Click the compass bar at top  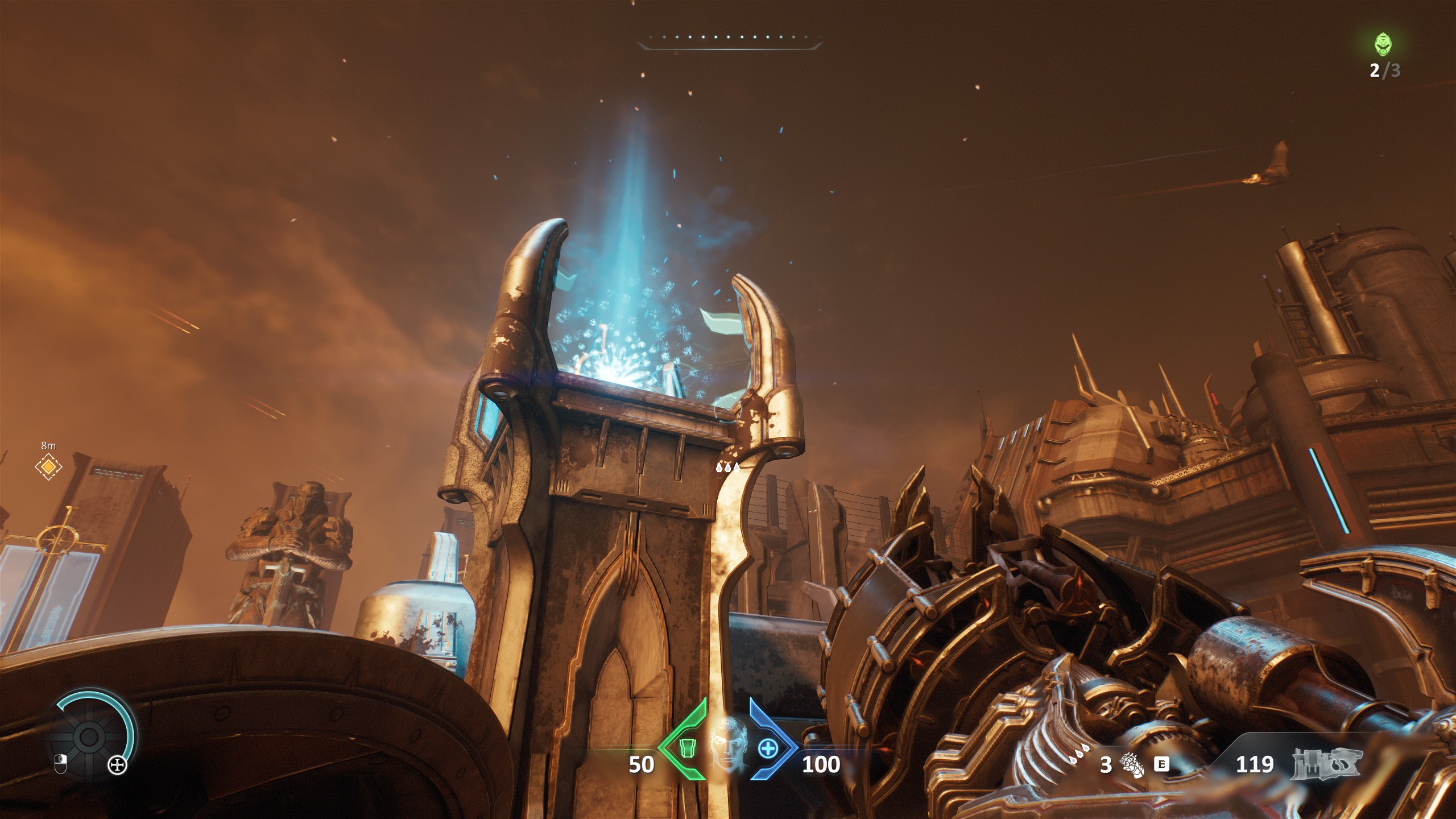729,40
